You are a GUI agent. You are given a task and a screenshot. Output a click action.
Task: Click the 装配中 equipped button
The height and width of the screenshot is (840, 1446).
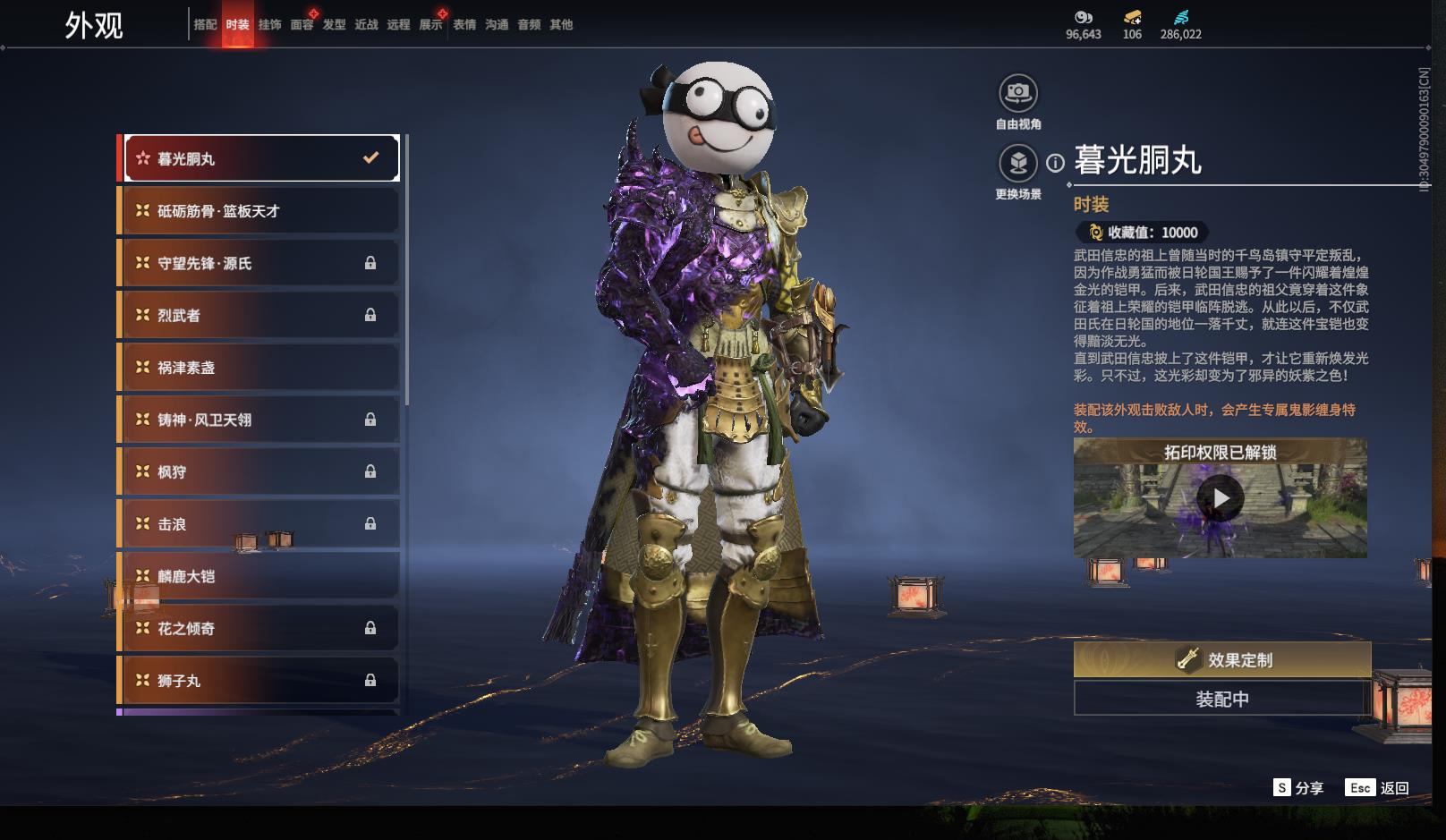pyautogui.click(x=1222, y=699)
